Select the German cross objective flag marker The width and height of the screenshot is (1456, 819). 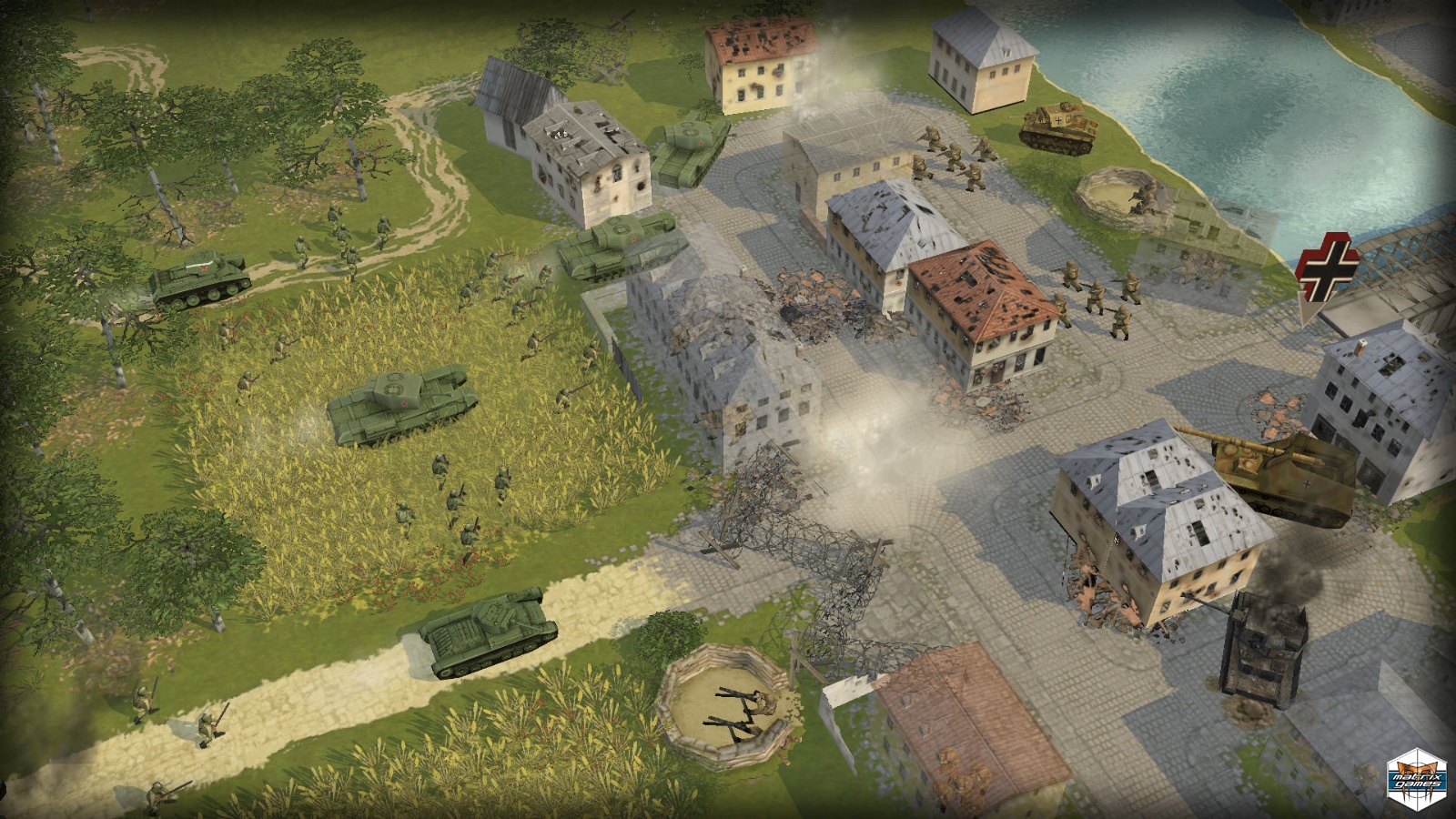point(1328,268)
